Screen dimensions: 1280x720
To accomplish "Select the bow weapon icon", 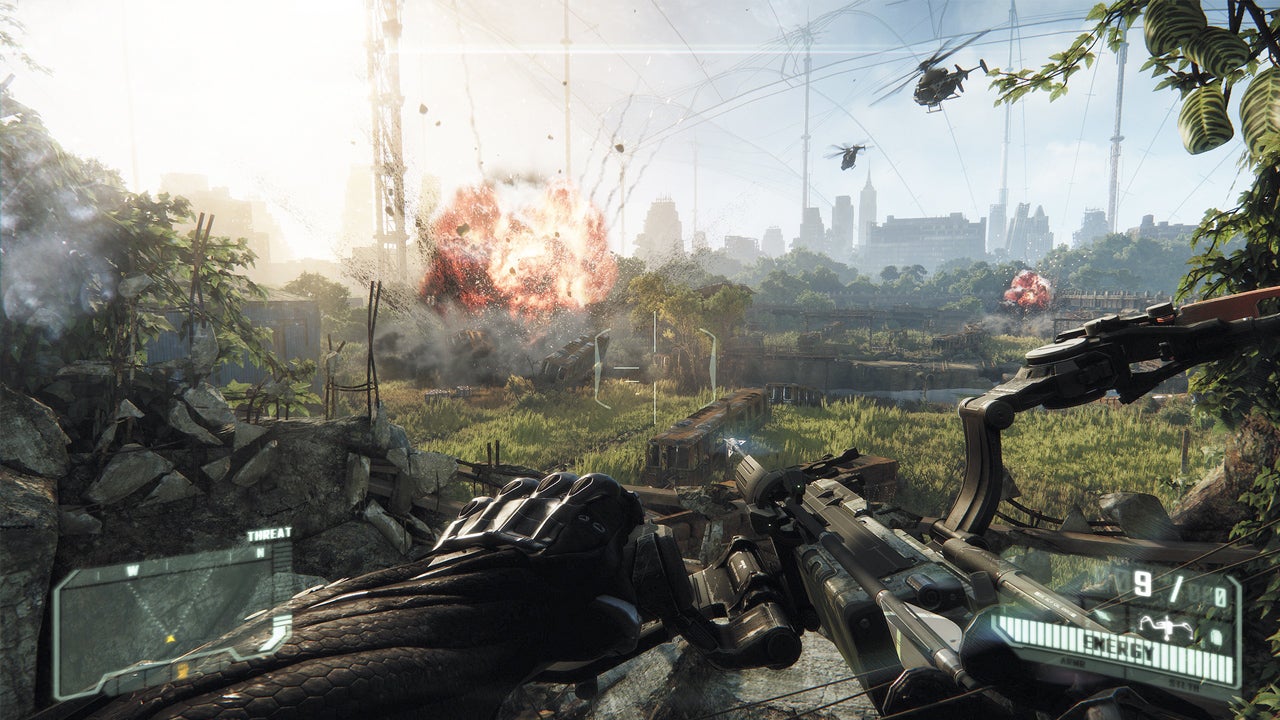I will tap(1166, 626).
